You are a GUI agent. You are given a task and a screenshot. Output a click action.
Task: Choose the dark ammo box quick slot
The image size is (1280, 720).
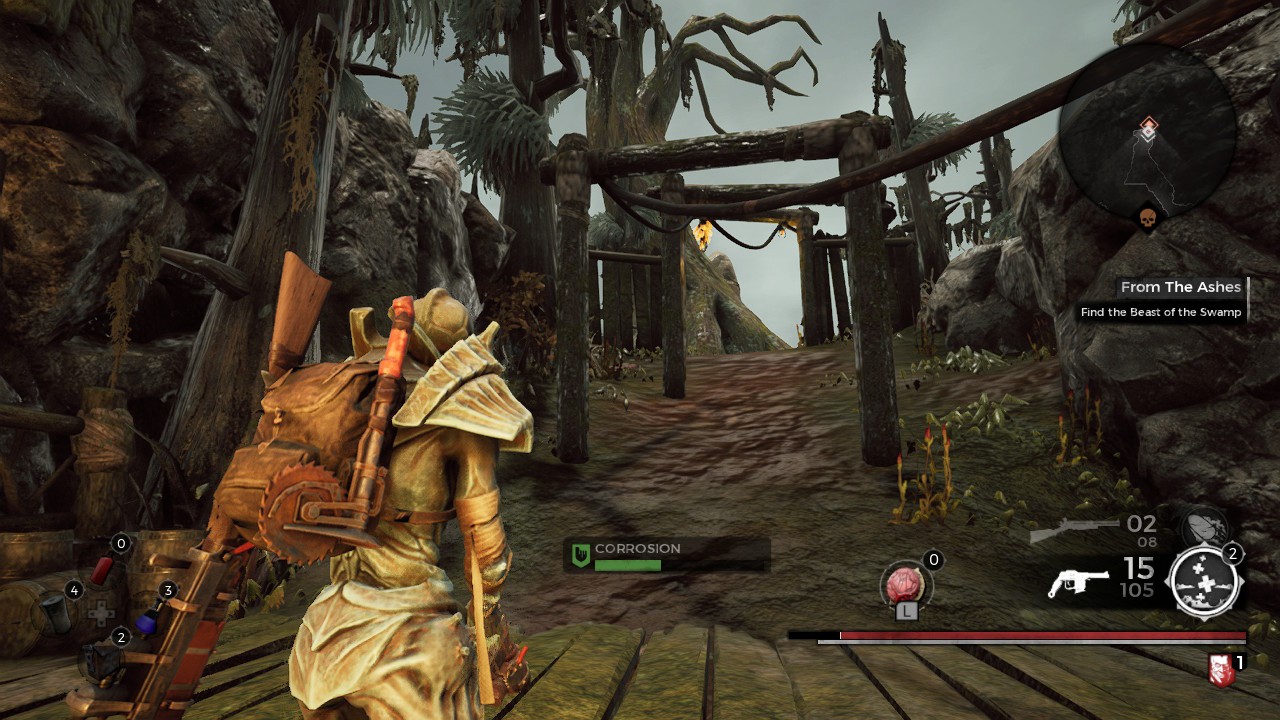click(x=100, y=660)
